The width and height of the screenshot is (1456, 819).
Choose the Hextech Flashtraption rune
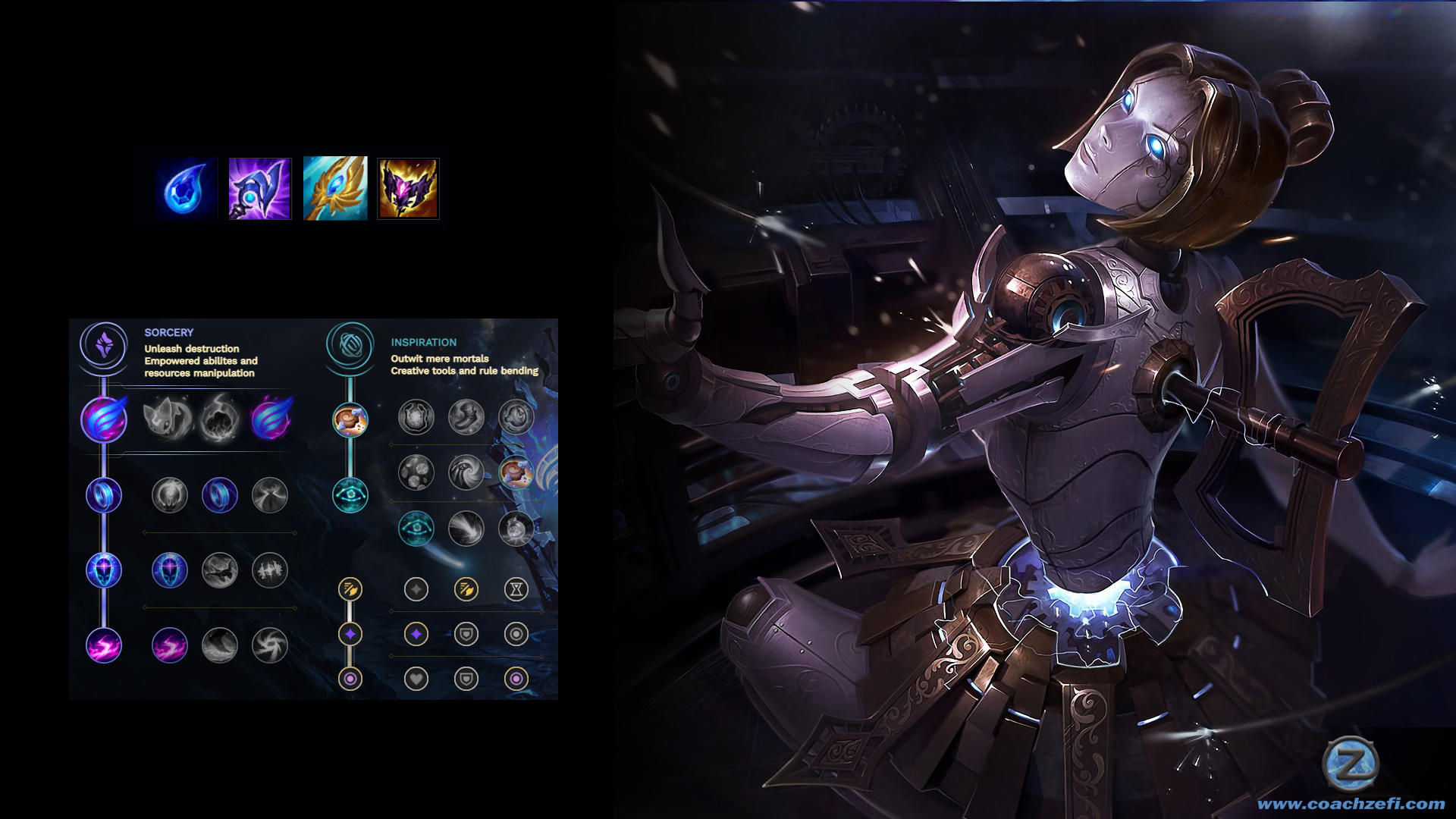click(416, 416)
